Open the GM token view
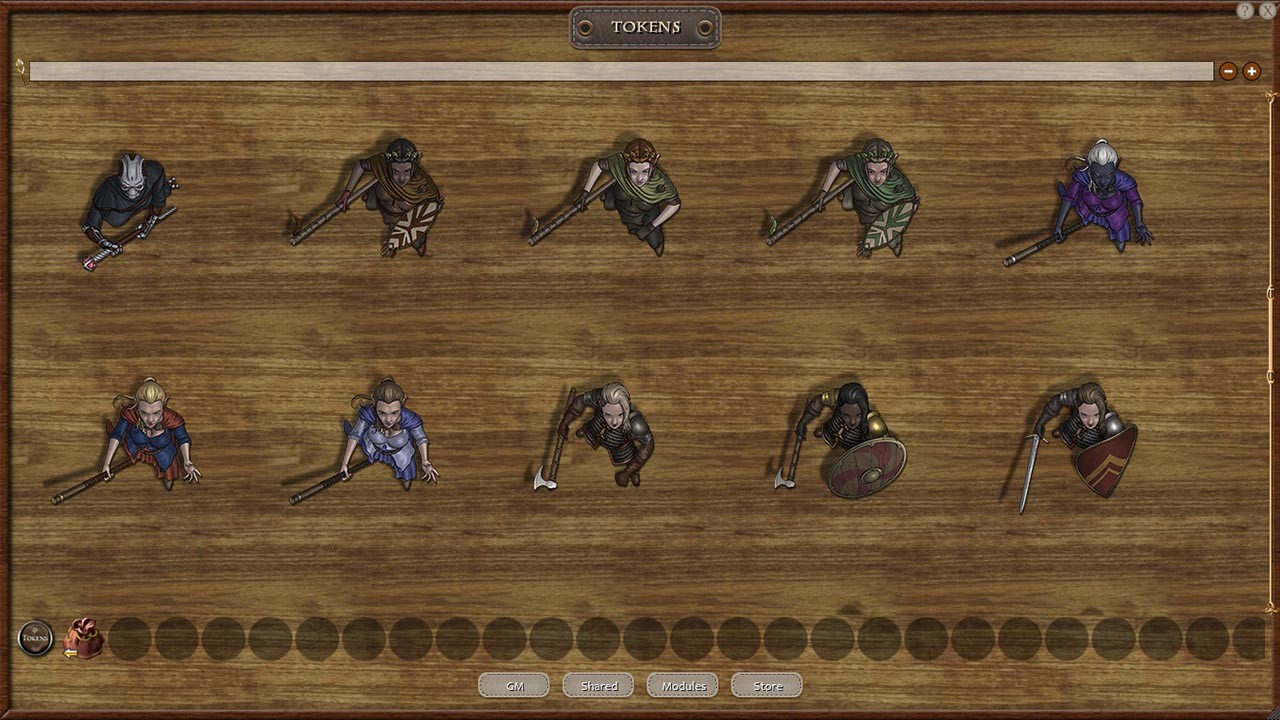Viewport: 1280px width, 720px height. pyautogui.click(x=513, y=685)
